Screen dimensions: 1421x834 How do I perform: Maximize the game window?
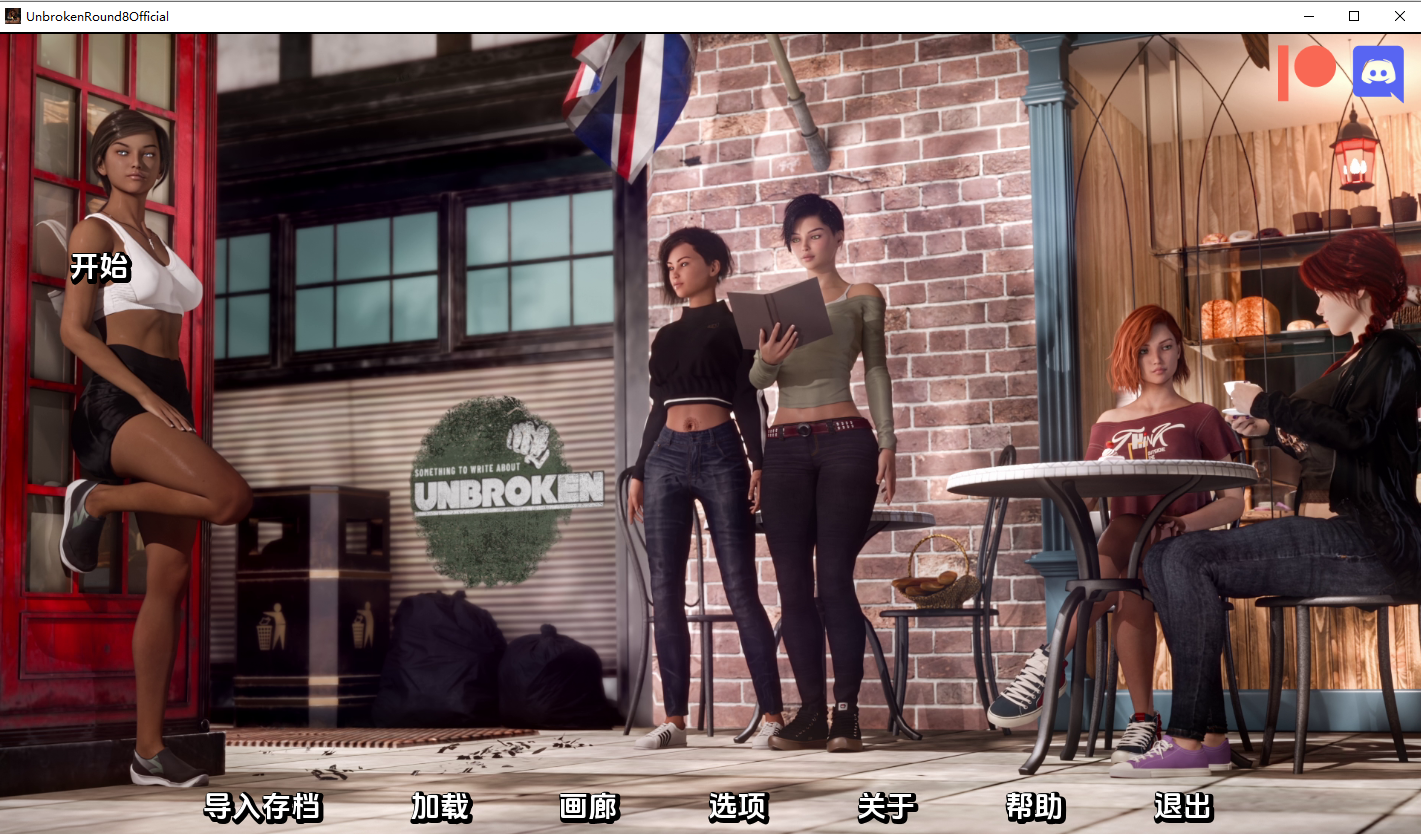pos(1354,15)
